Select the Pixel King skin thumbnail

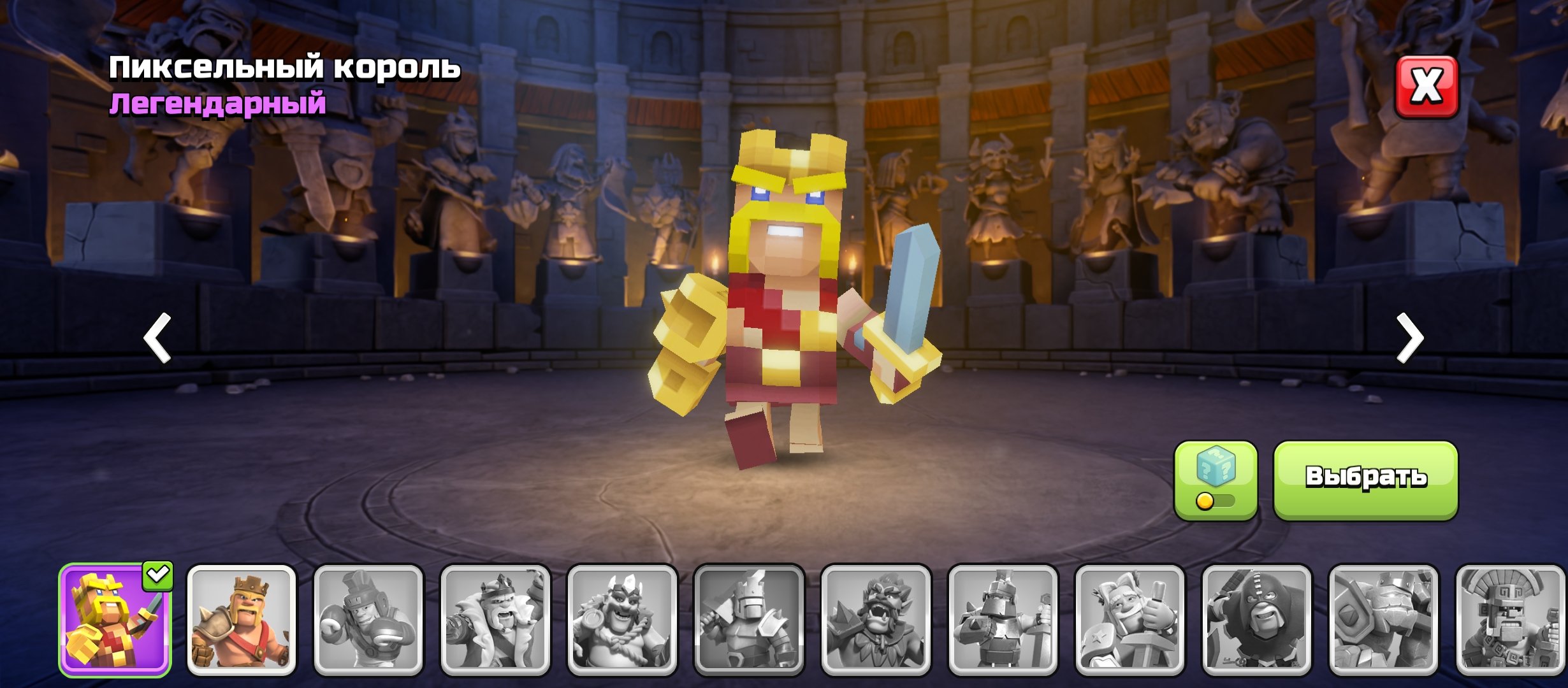[115, 620]
